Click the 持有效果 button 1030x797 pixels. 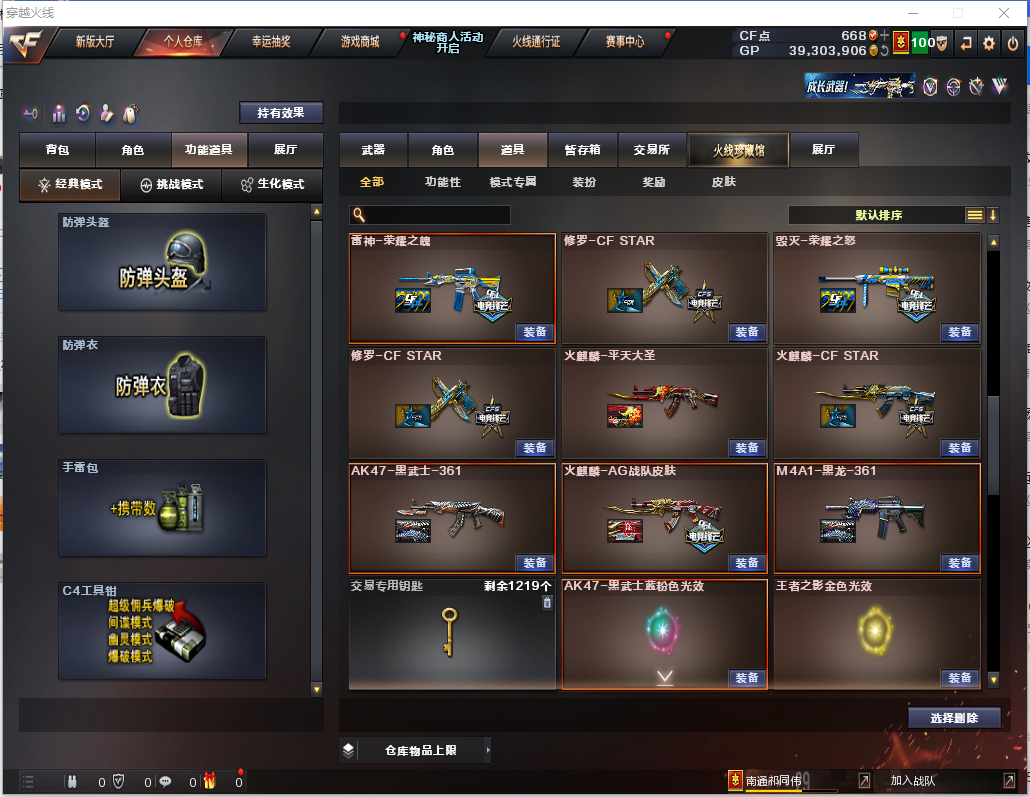click(281, 113)
